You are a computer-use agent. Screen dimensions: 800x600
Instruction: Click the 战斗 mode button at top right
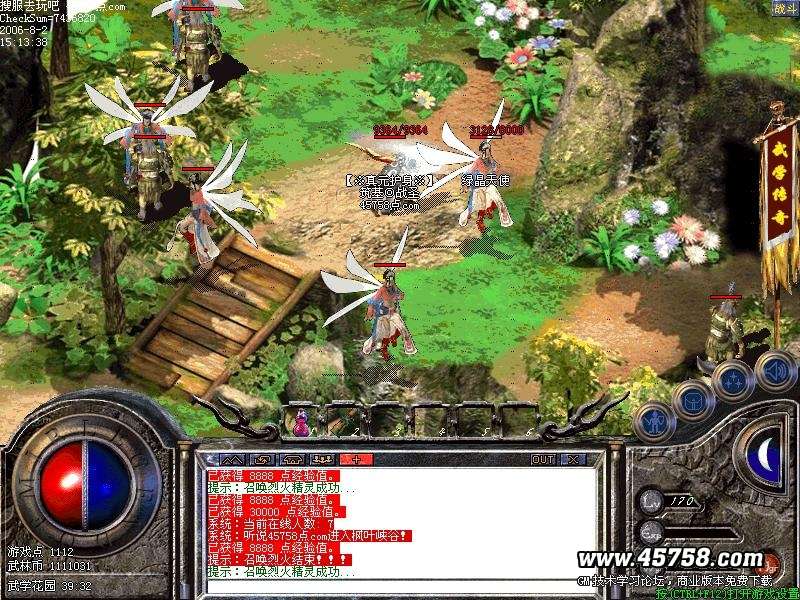[x=784, y=9]
